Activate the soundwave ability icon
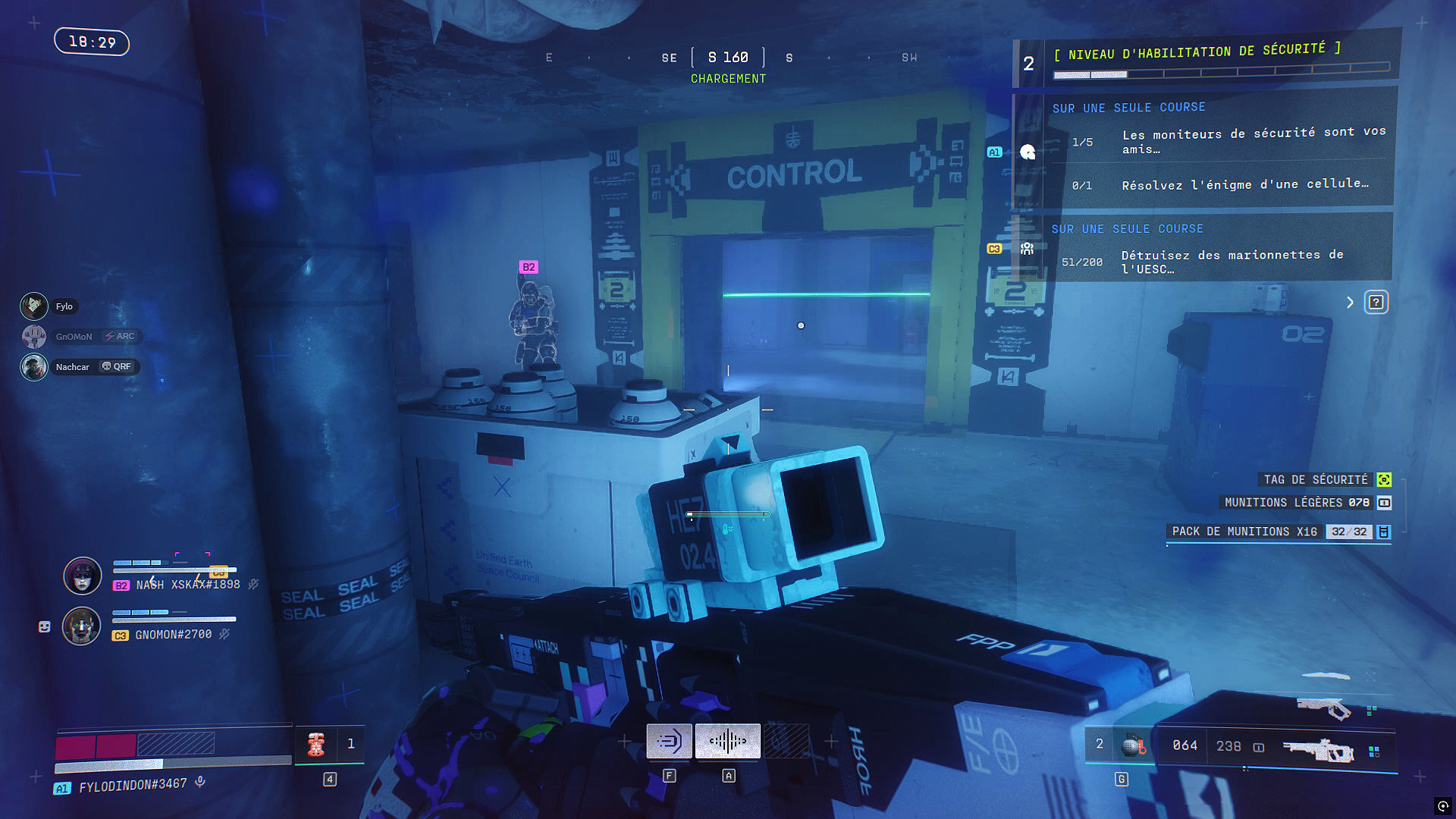This screenshot has width=1456, height=819. pos(728,741)
